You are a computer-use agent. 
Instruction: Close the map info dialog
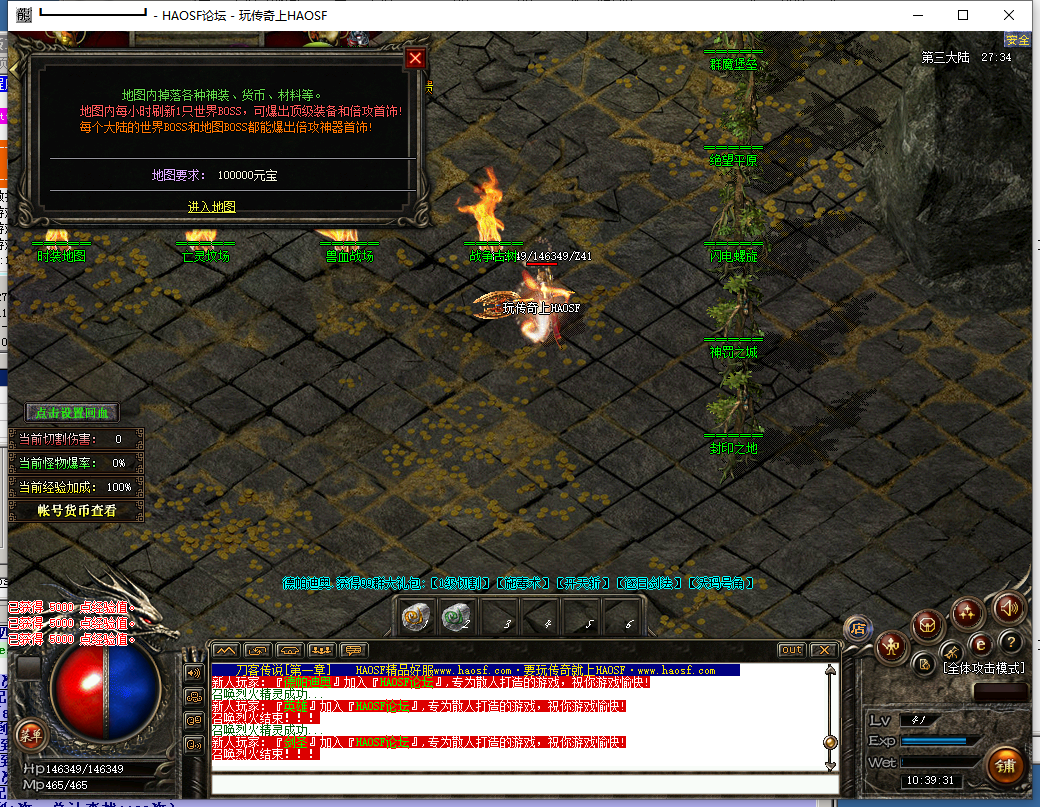416,59
